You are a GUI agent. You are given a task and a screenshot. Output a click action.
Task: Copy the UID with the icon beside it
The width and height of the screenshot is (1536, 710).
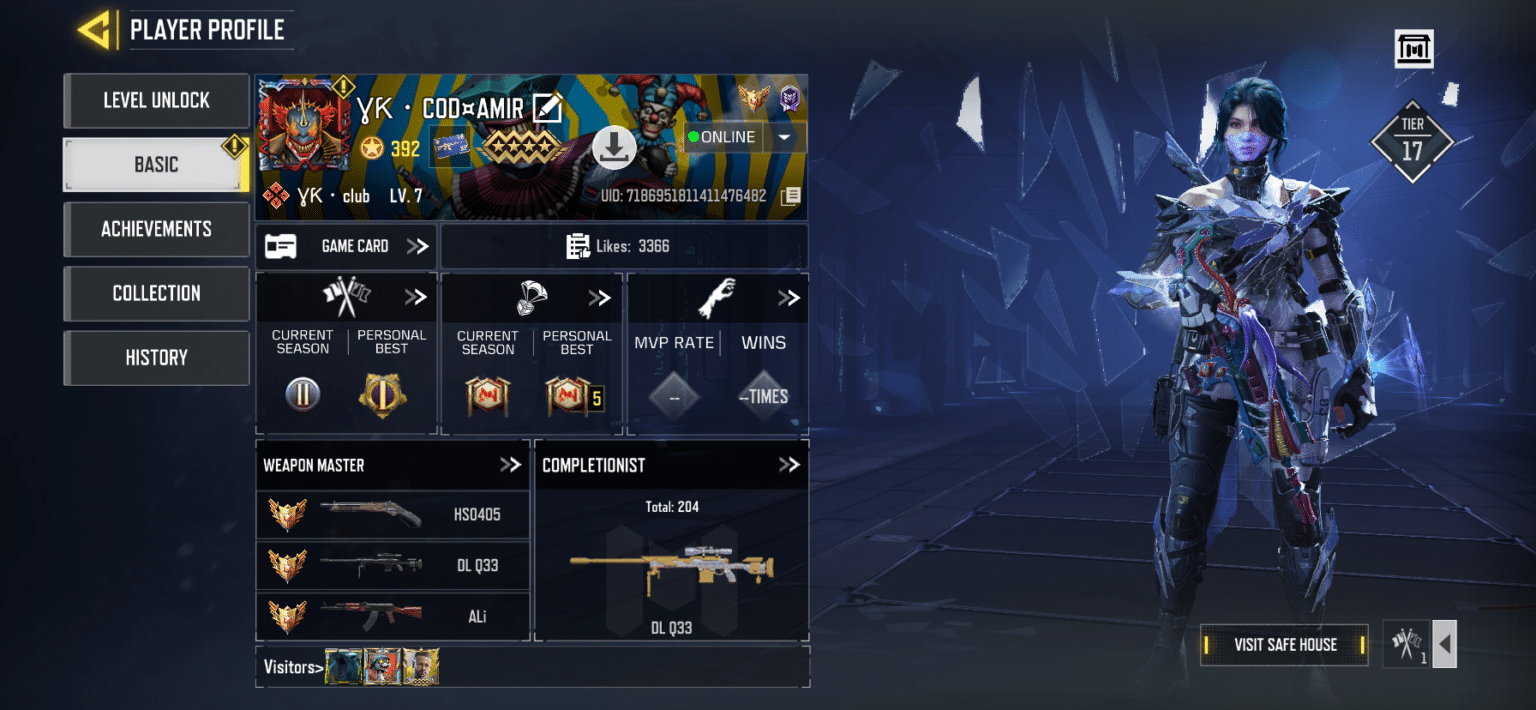coord(791,196)
